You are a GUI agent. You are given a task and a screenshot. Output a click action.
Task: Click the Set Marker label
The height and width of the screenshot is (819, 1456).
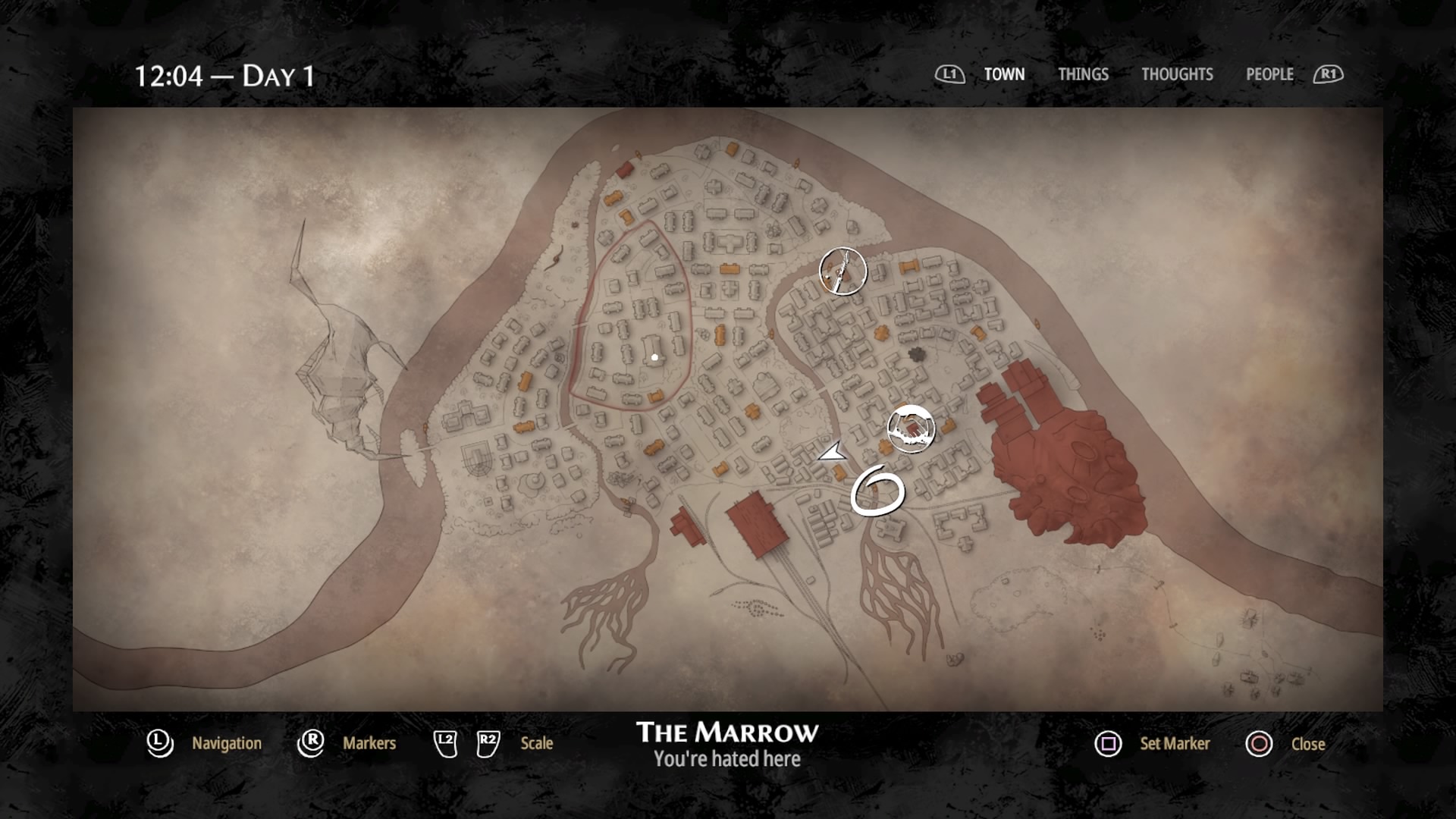point(1175,744)
